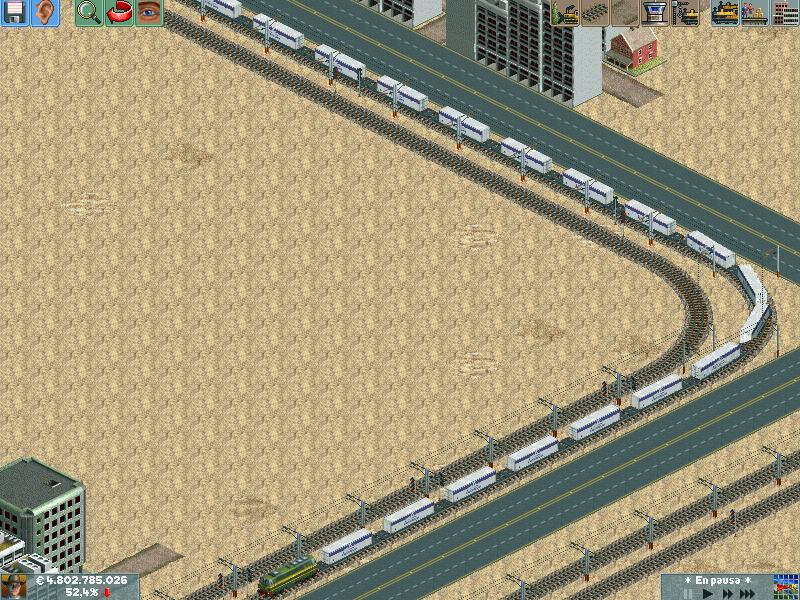Select the magnifying glass zoom tool
The height and width of the screenshot is (600, 800).
88,12
